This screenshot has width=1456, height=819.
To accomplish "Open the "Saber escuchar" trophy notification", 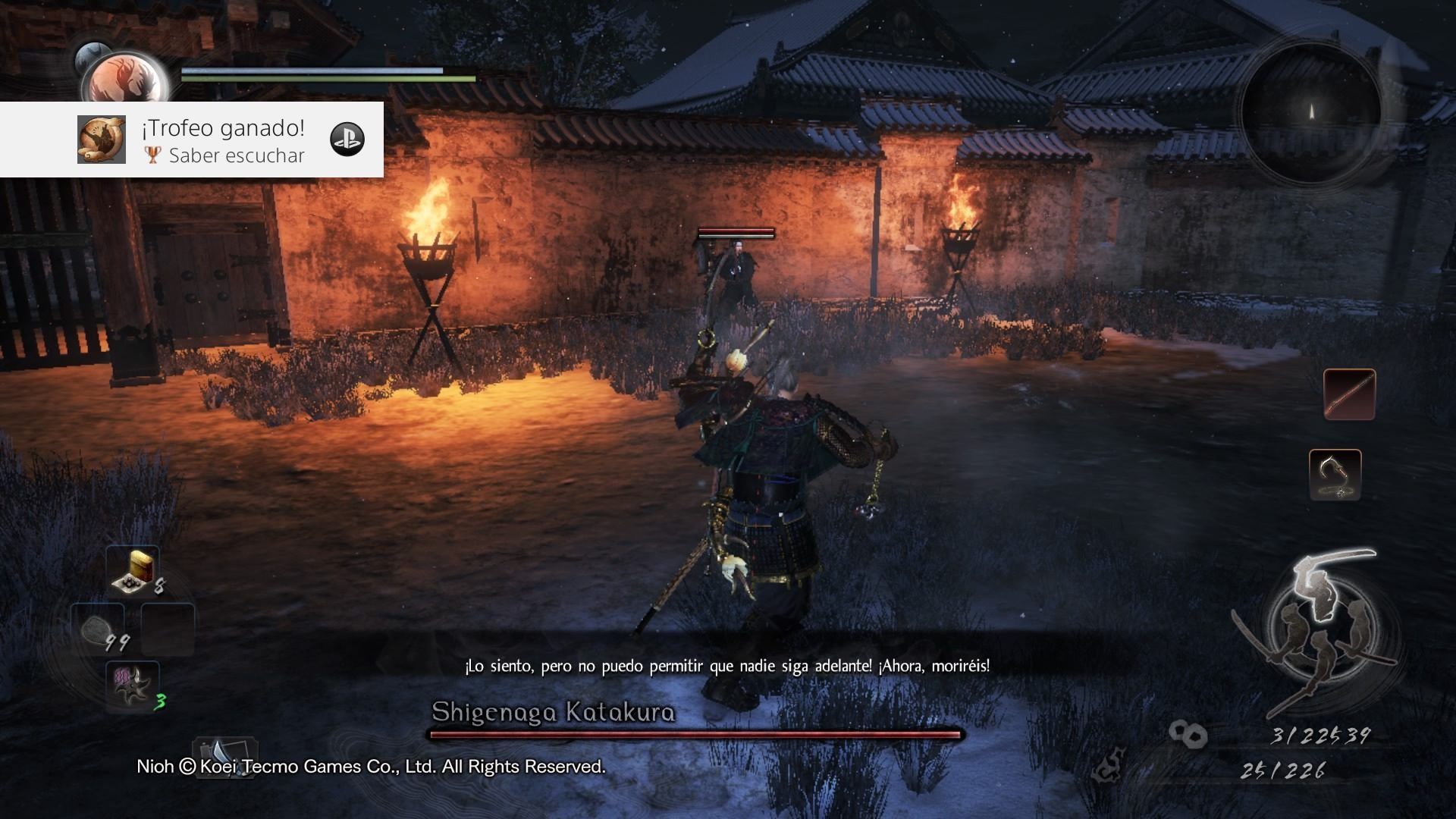I will [222, 141].
